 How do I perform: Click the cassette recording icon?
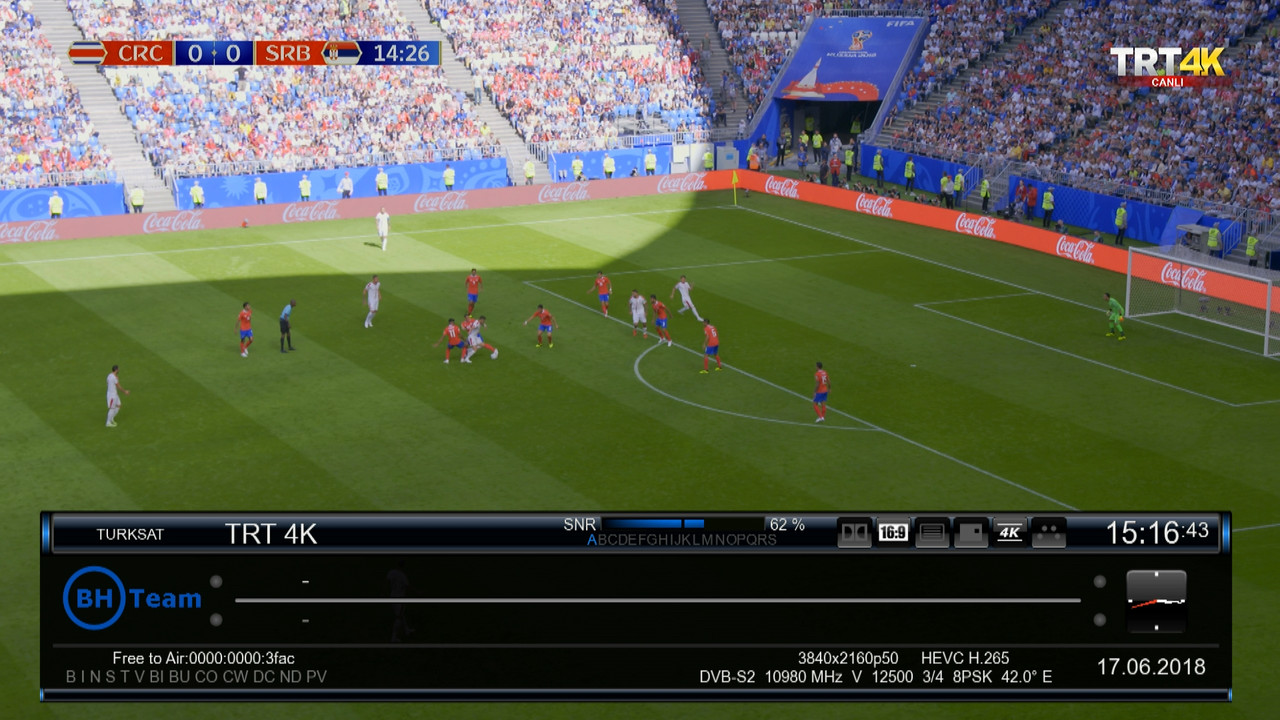point(1049,533)
